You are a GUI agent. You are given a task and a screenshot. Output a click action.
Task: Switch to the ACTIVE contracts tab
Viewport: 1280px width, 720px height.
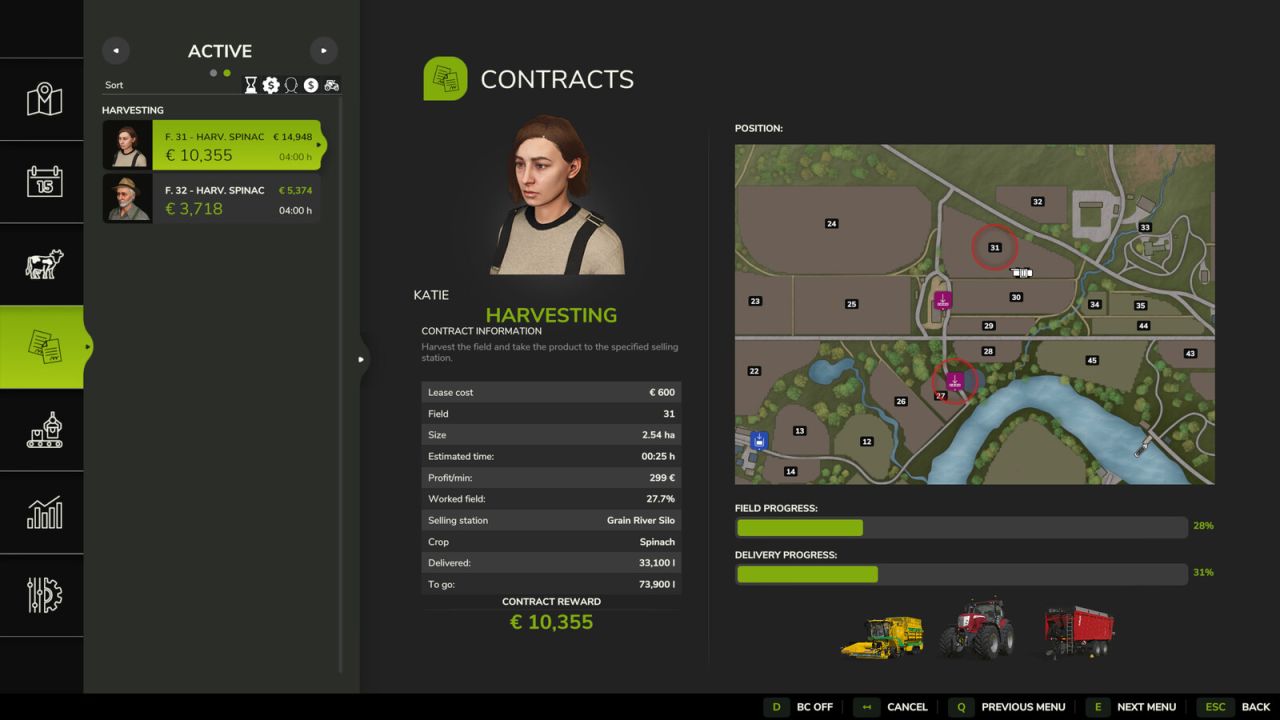click(219, 51)
